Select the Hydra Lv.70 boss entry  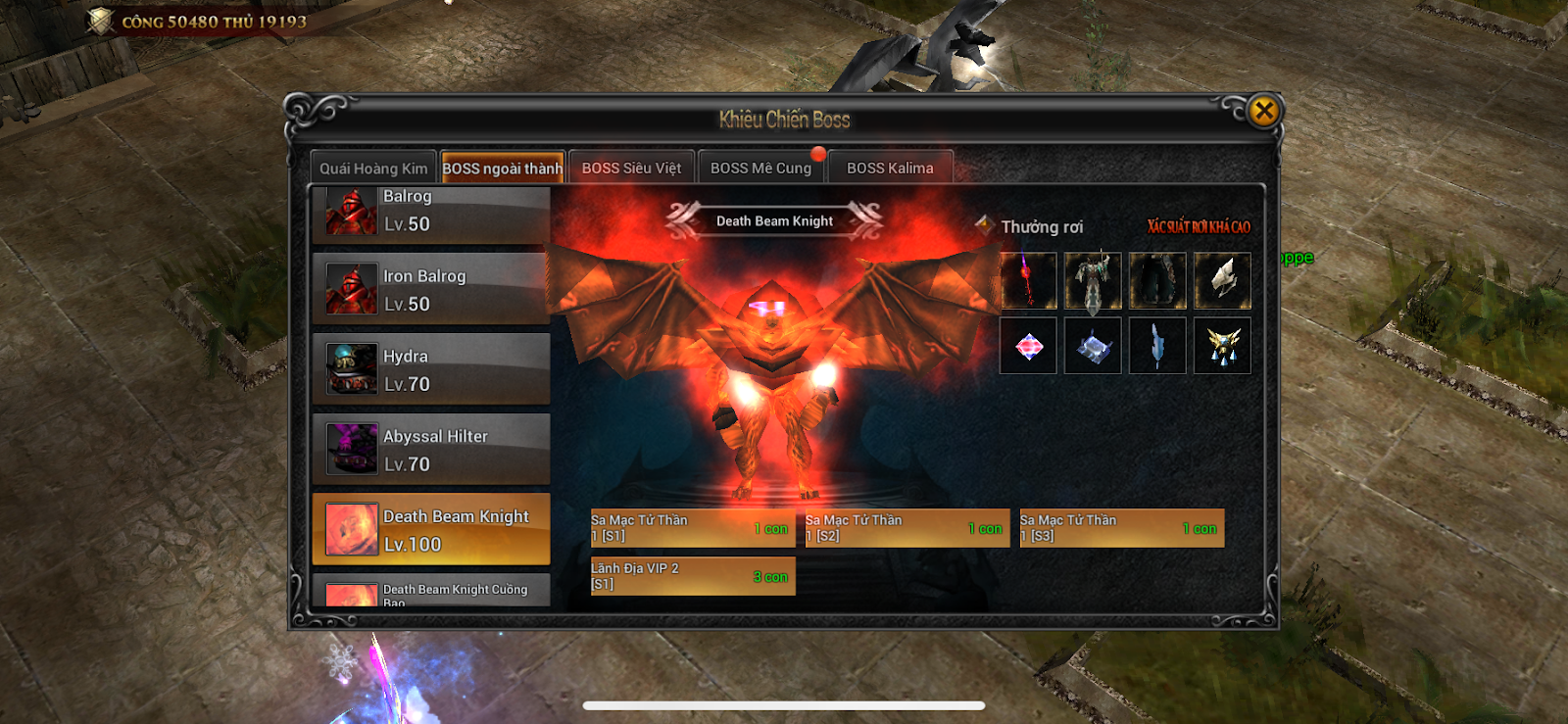(x=431, y=369)
